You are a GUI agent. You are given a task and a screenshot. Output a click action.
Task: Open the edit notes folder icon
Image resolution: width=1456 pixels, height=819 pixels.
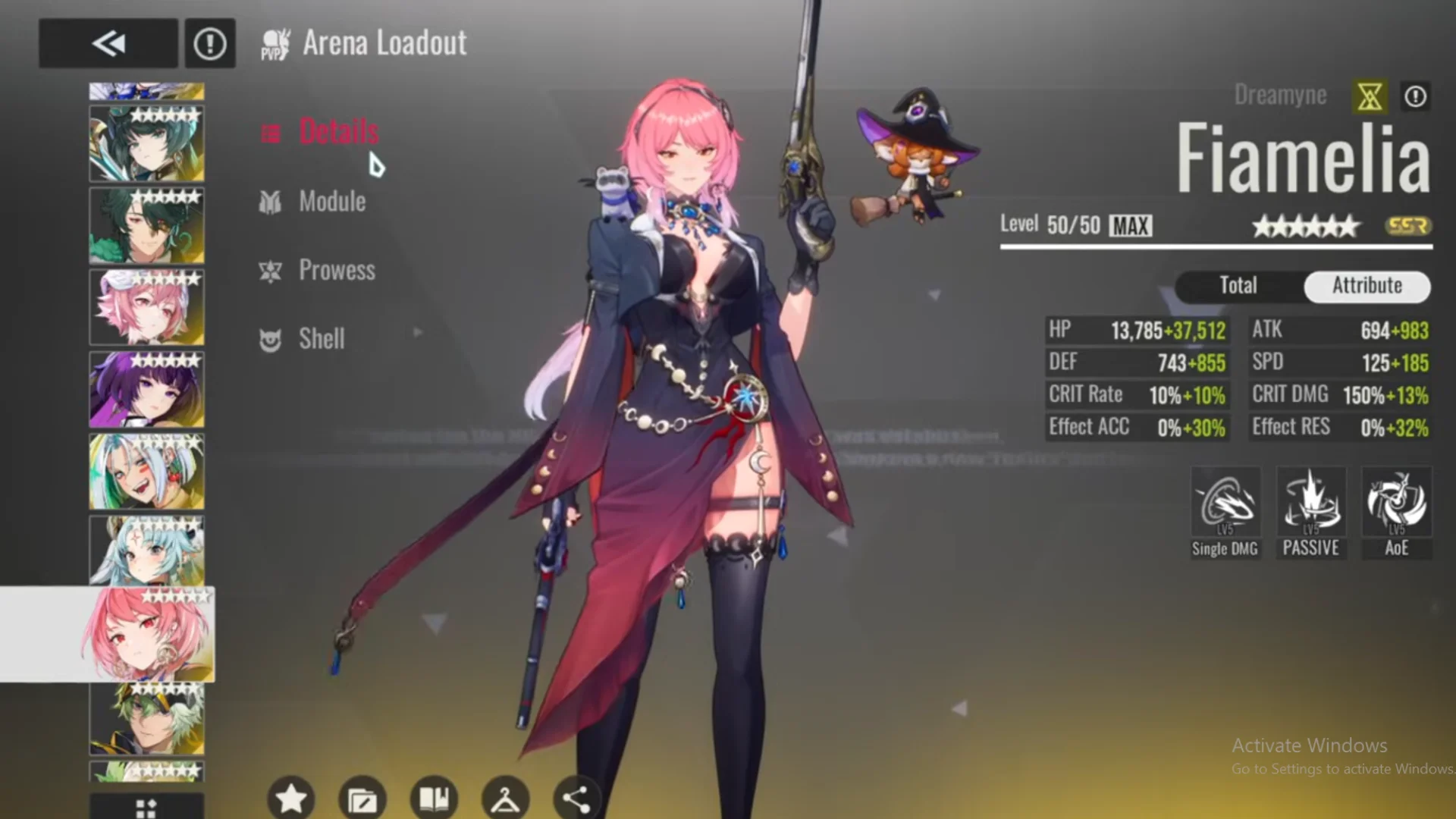click(x=362, y=797)
